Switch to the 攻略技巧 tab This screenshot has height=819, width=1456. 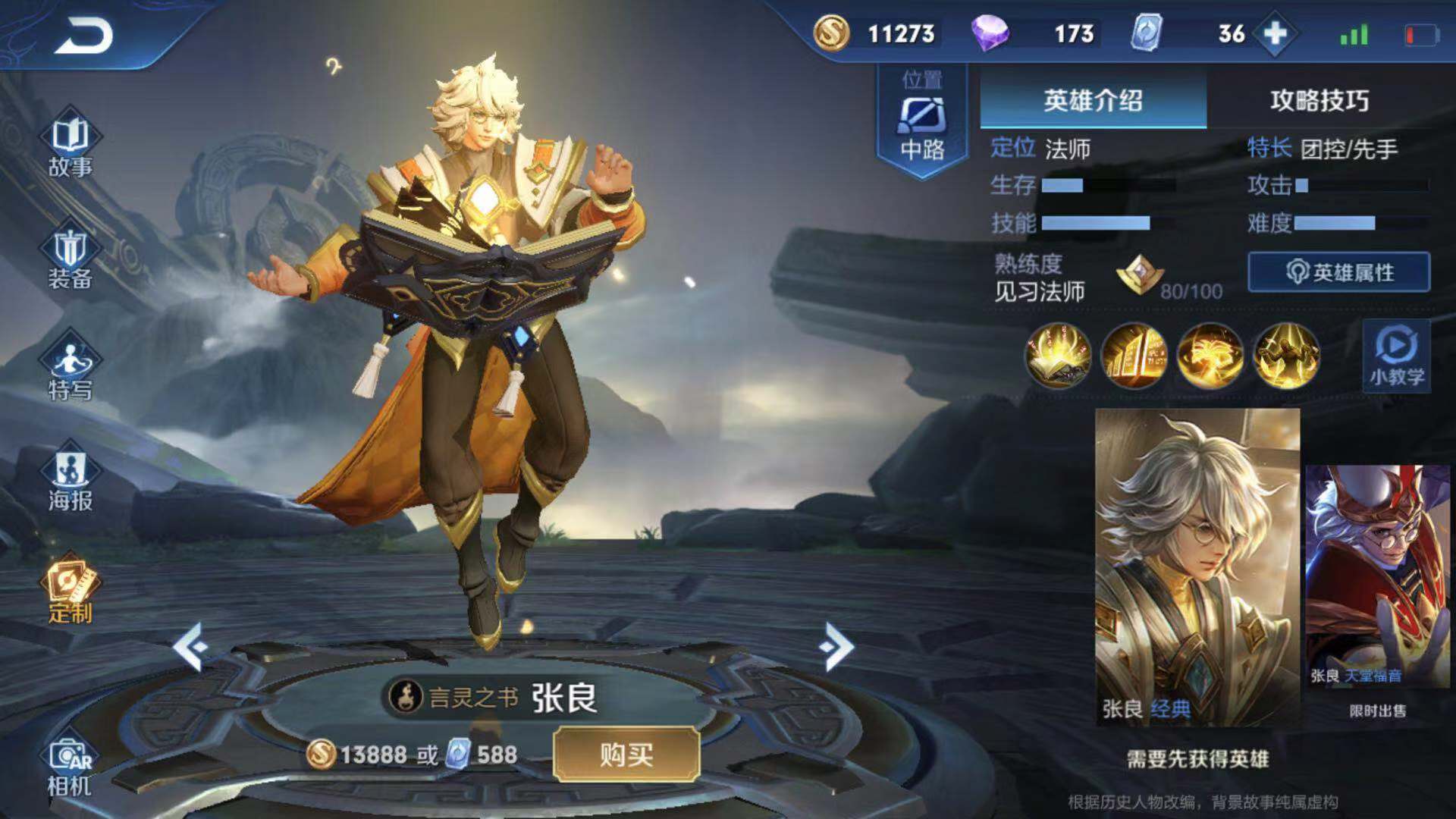tap(1319, 100)
